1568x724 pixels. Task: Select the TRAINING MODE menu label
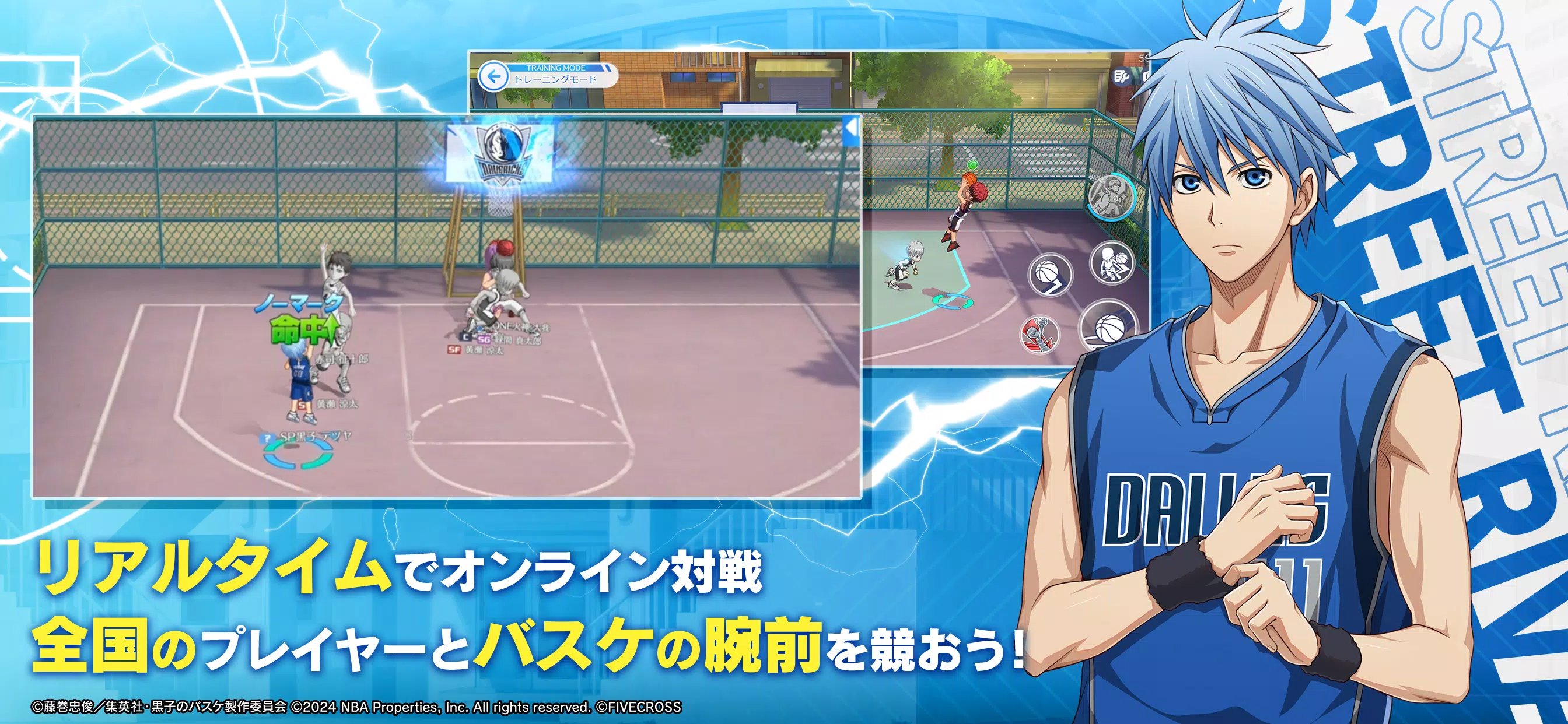[x=555, y=69]
